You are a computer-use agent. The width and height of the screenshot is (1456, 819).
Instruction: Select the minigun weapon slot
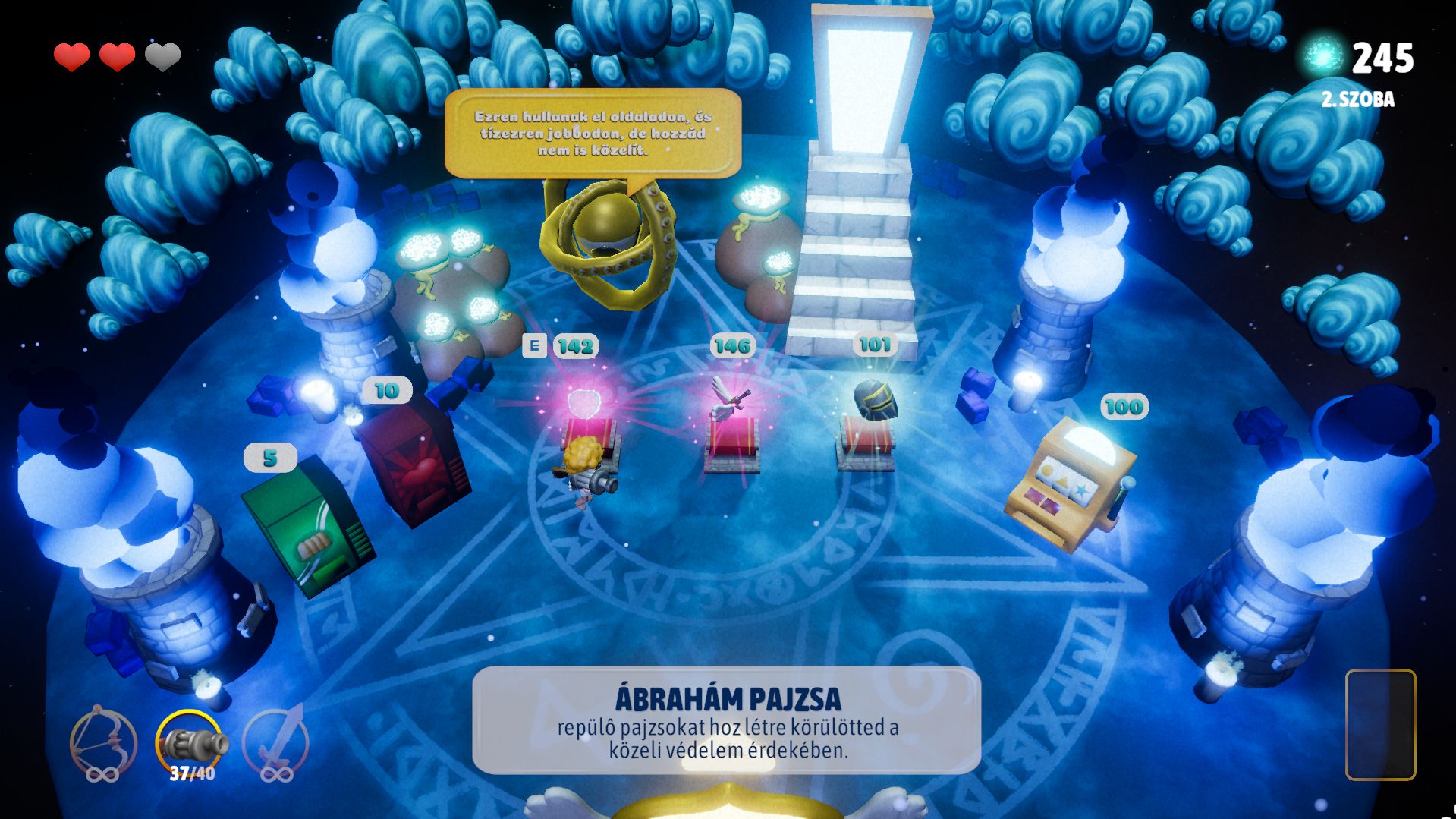[190, 743]
